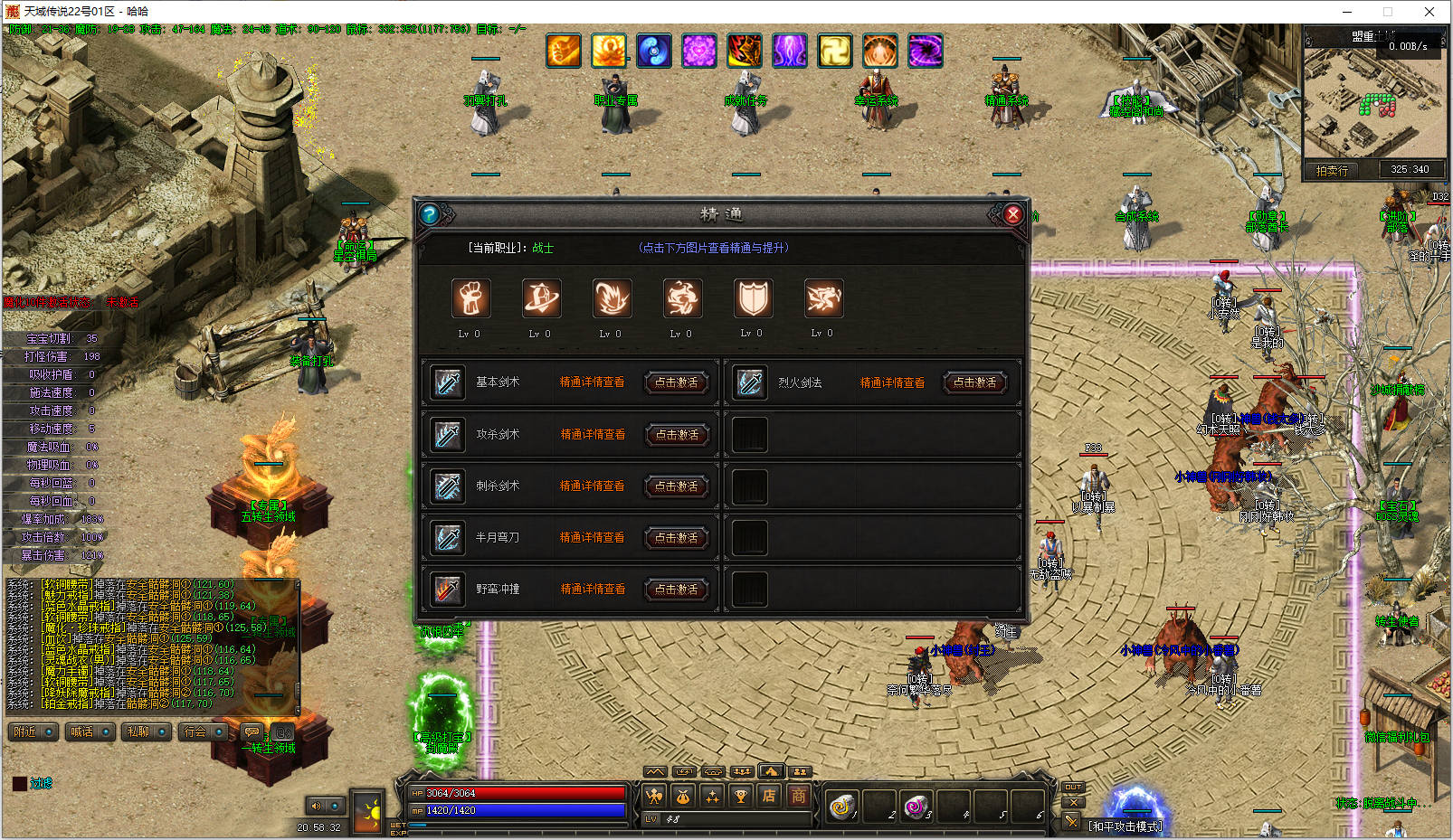The width and height of the screenshot is (1453, 840).
Task: Activate 烈火剑法 with its 点击激活 button
Action: coord(974,382)
